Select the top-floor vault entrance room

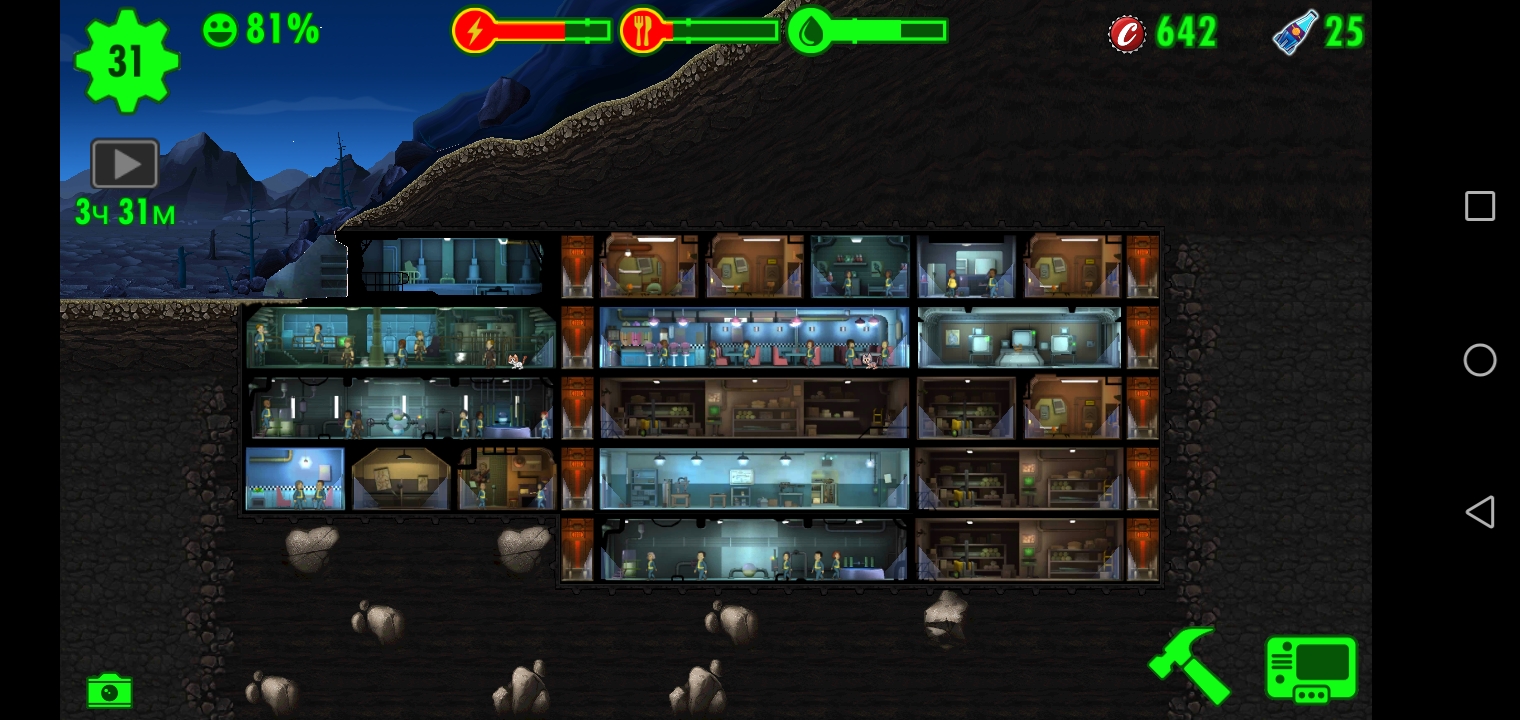coord(450,265)
